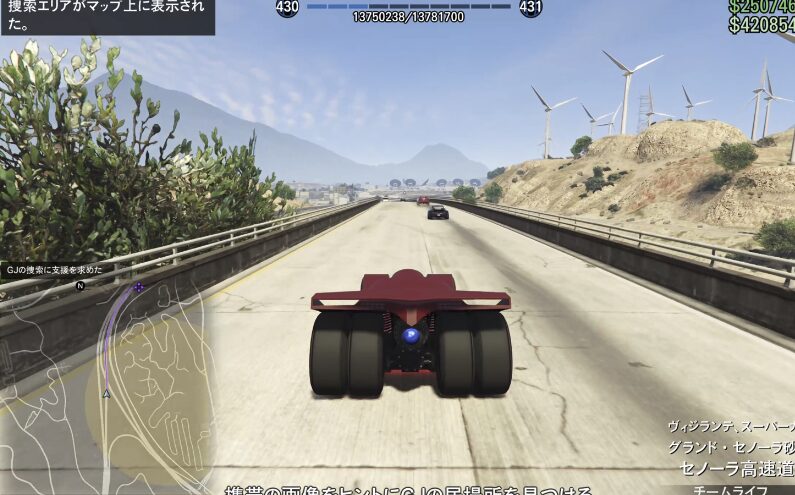Click the current rank 430 globe icon
This screenshot has width=795, height=495.
pyautogui.click(x=287, y=8)
